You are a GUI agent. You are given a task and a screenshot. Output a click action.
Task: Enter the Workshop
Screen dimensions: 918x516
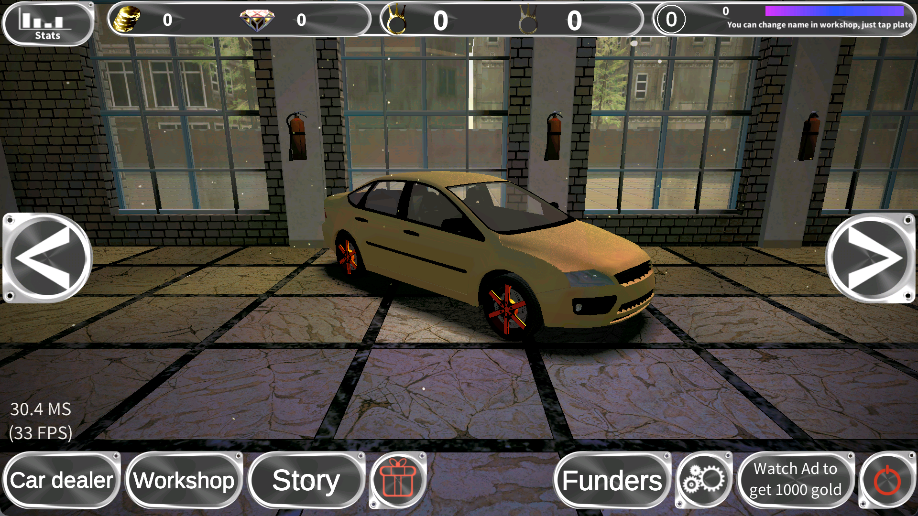pos(184,481)
